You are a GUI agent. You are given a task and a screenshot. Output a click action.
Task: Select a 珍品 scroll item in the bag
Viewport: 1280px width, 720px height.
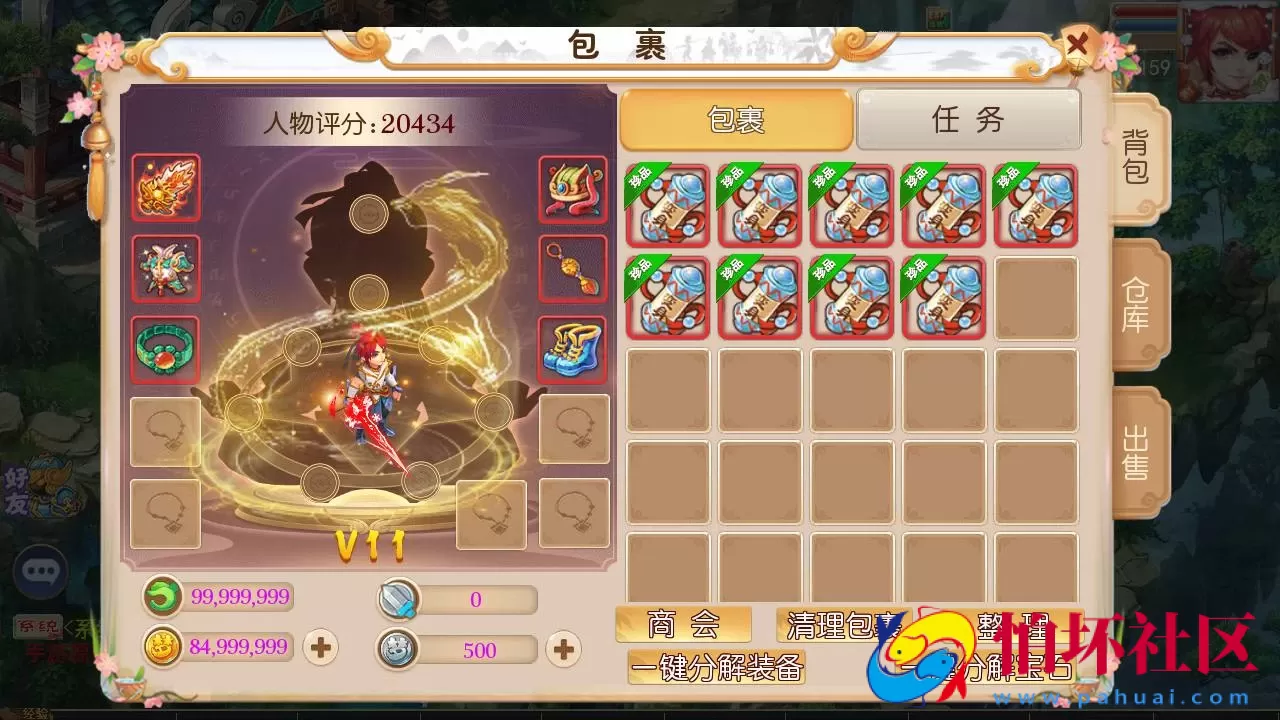pos(667,205)
